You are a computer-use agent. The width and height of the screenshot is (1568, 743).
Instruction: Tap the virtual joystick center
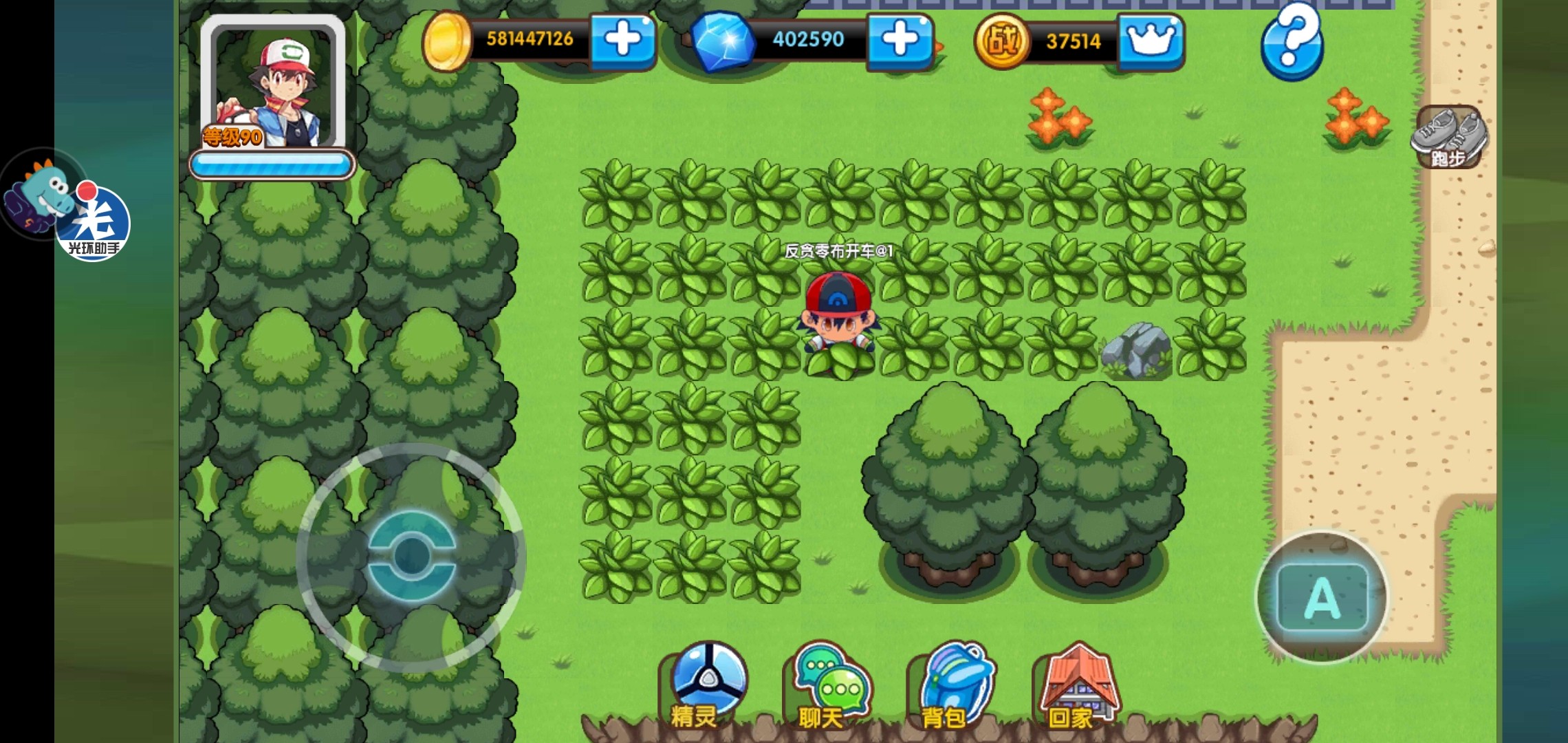411,554
